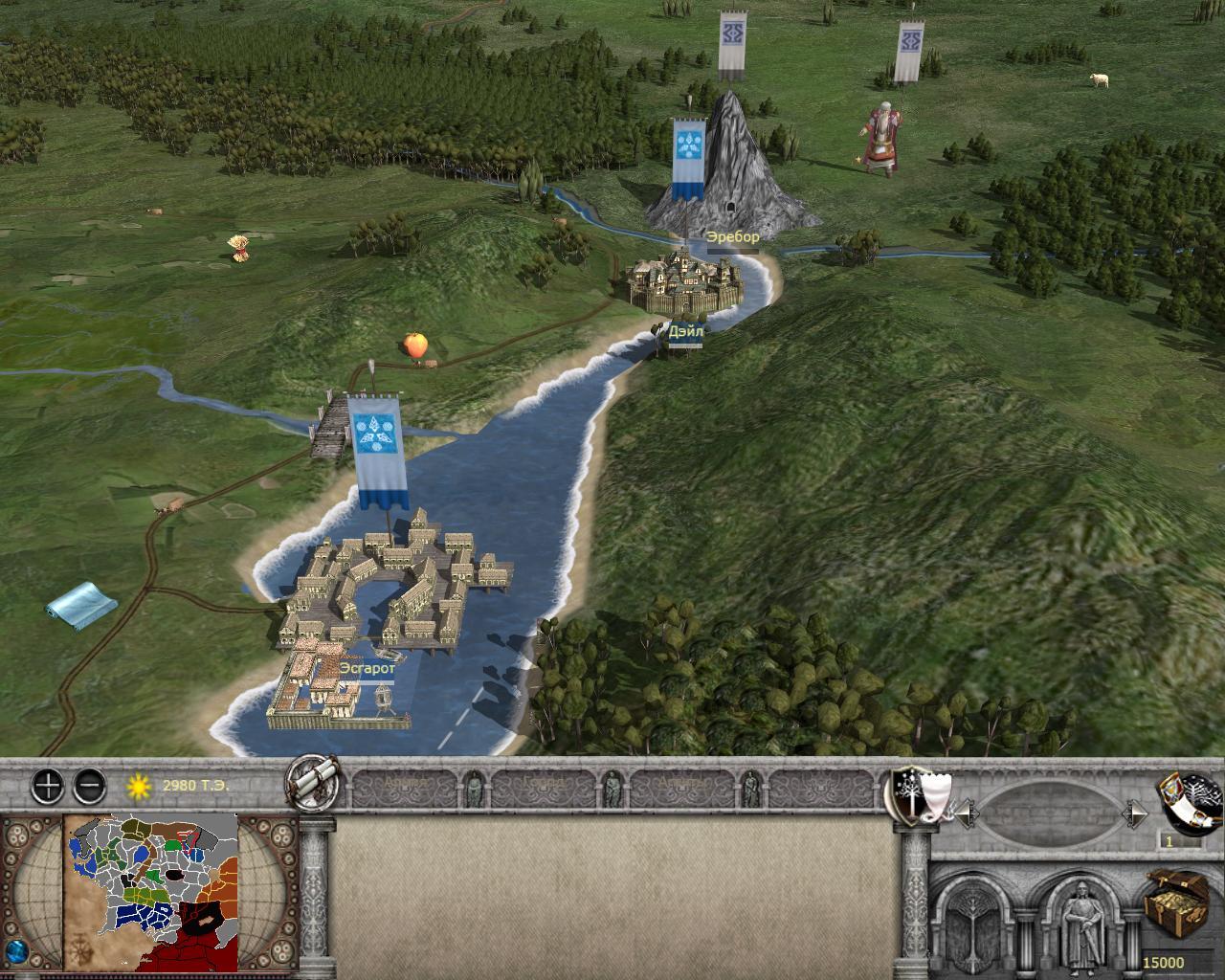Open the faction overview via the White Tree shield
This screenshot has height=980, width=1225.
(911, 795)
